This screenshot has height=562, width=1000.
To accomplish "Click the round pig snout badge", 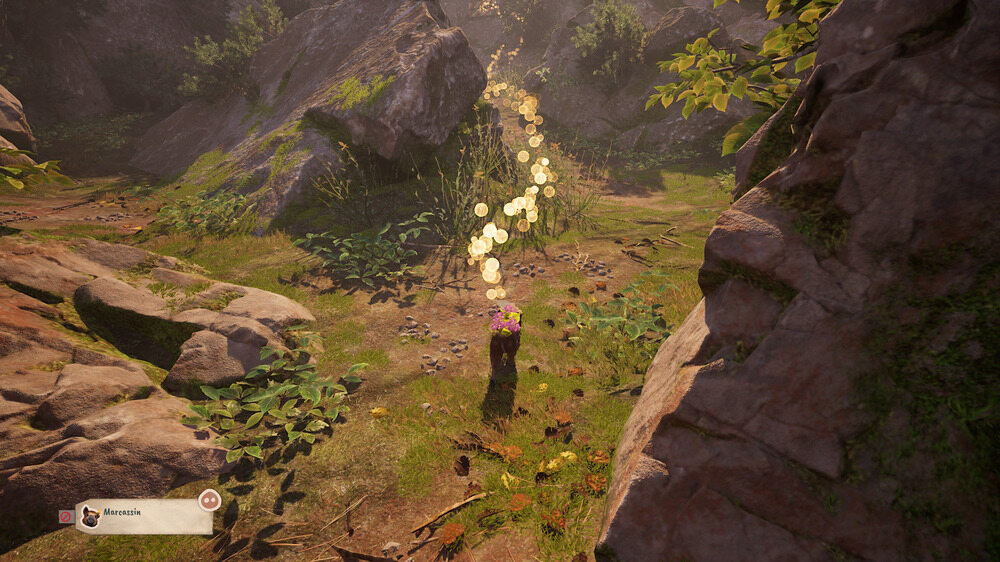I will click(x=209, y=500).
